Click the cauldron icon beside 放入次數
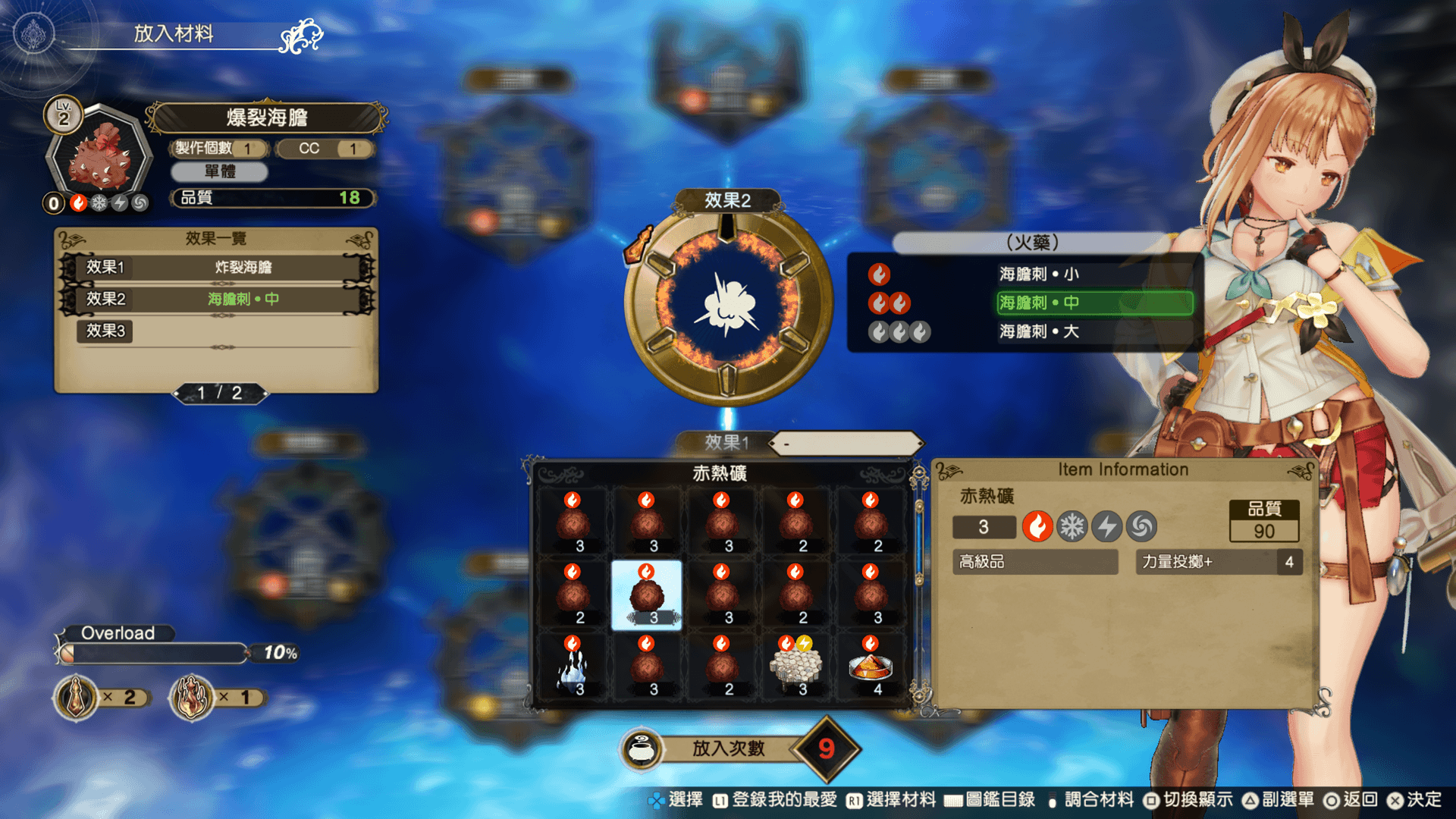1456x819 pixels. click(x=642, y=748)
